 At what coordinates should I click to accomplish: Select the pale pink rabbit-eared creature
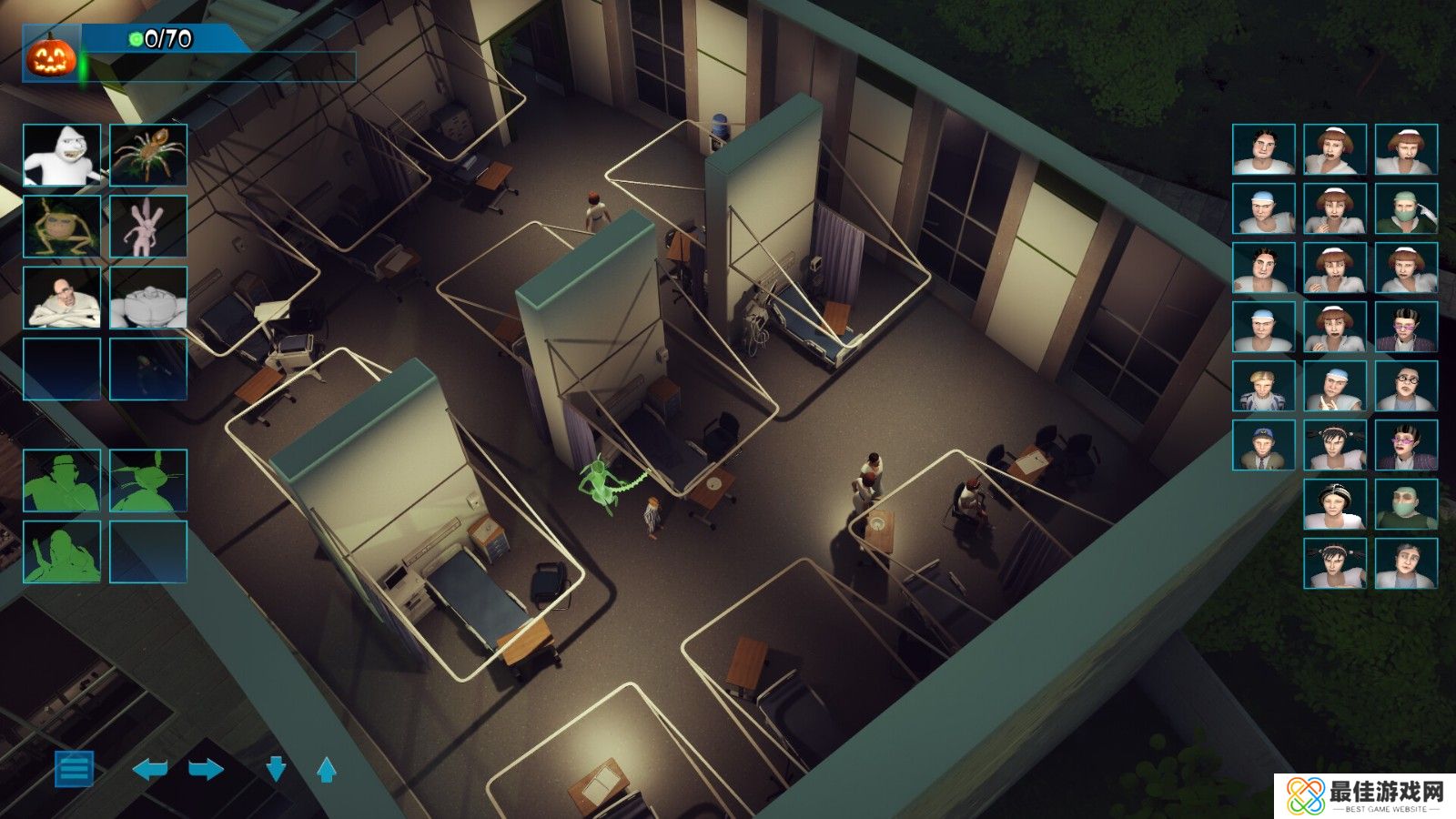[148, 227]
